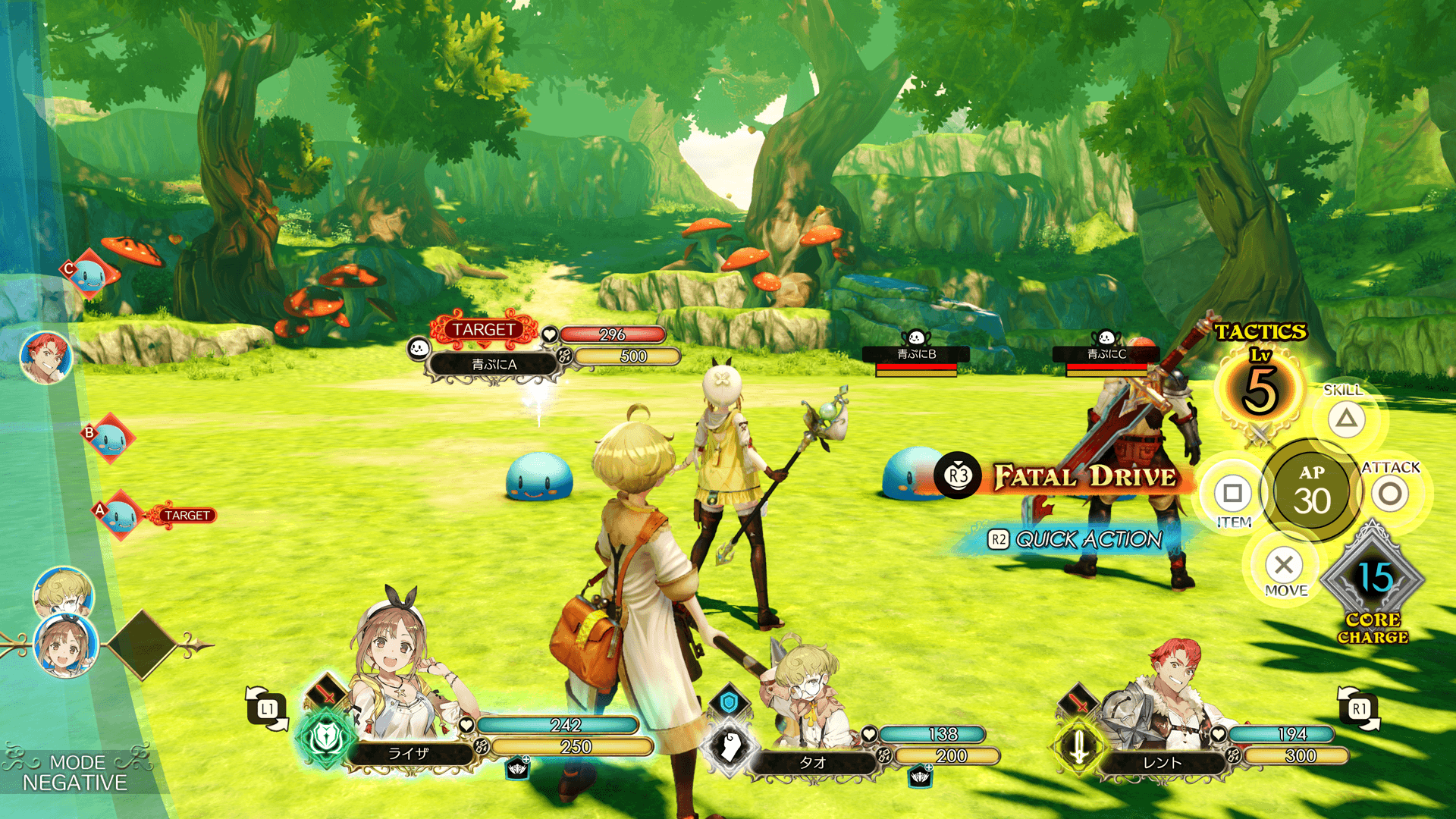This screenshot has height=819, width=1456.
Task: Choose the Move command
Action: pyautogui.click(x=1284, y=565)
